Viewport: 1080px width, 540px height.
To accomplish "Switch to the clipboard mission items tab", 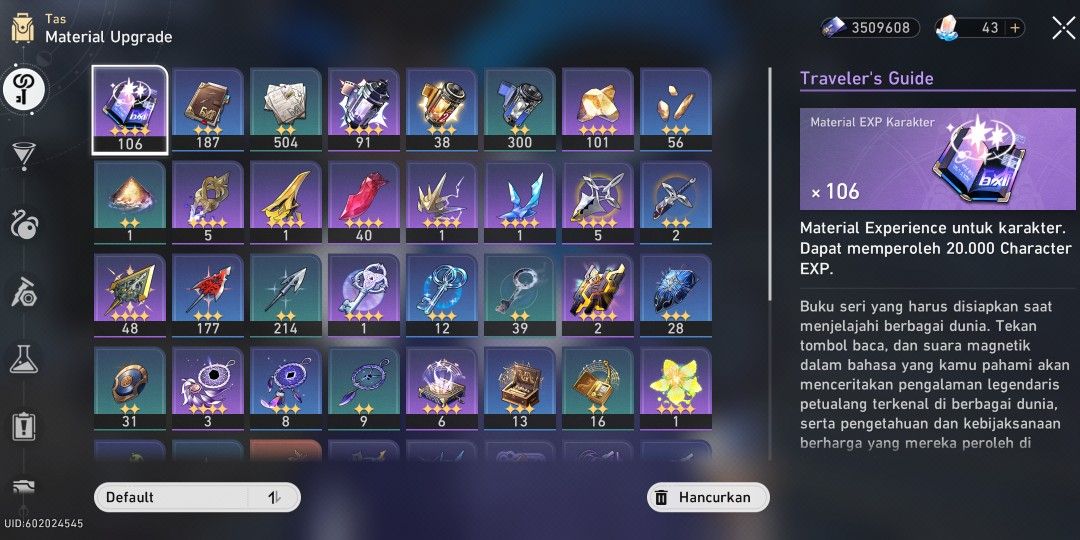I will [24, 426].
